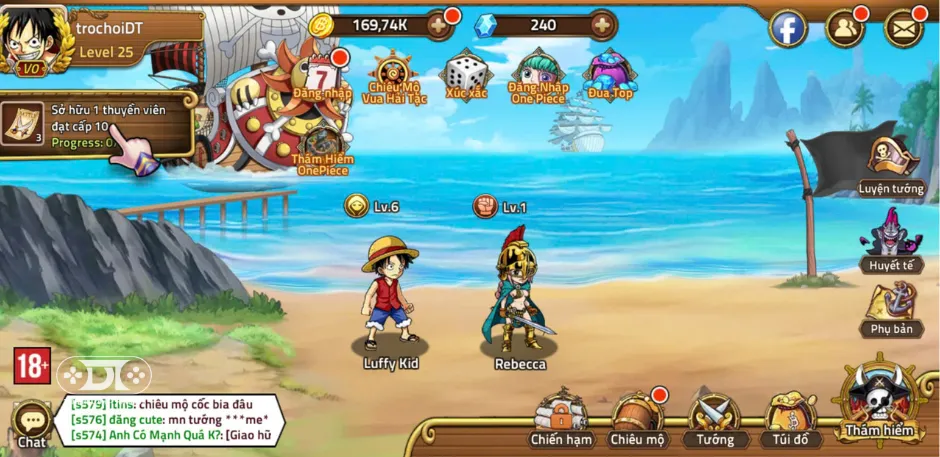Start Thám hiểm adventure with skull wheel
The height and width of the screenshot is (457, 940).
click(879, 400)
